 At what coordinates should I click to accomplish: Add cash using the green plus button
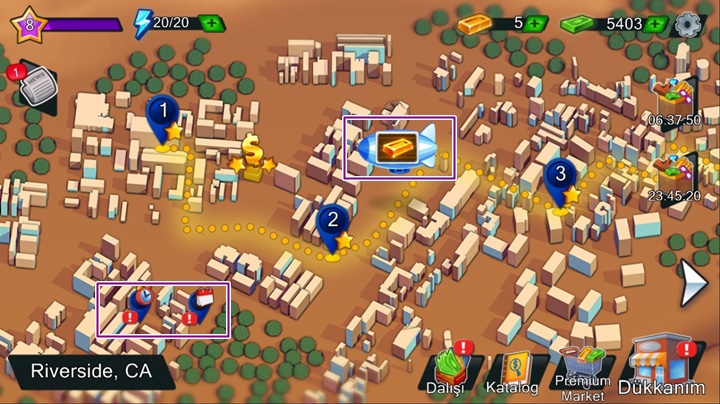point(654,23)
